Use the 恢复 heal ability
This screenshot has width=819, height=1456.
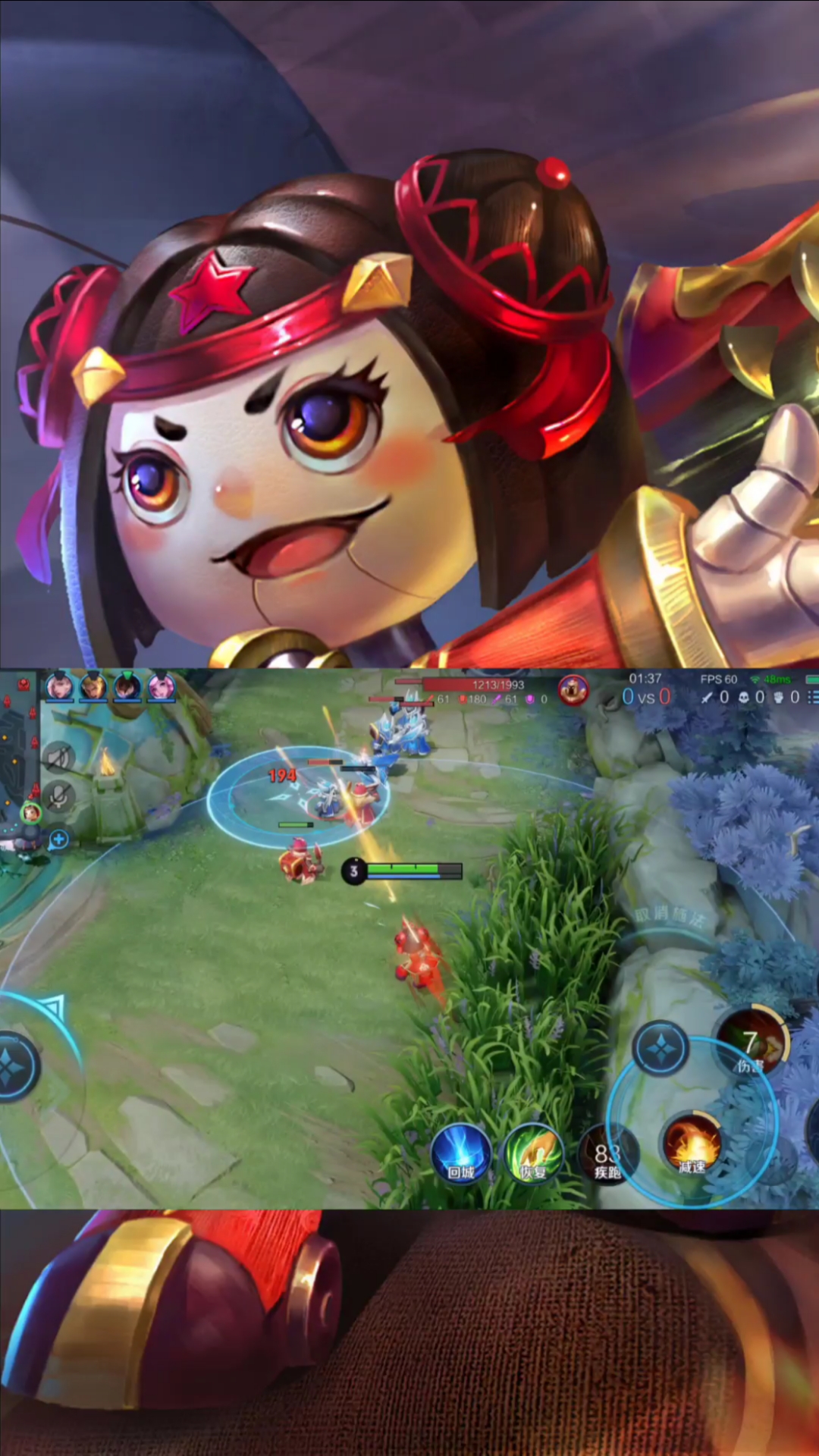534,1153
